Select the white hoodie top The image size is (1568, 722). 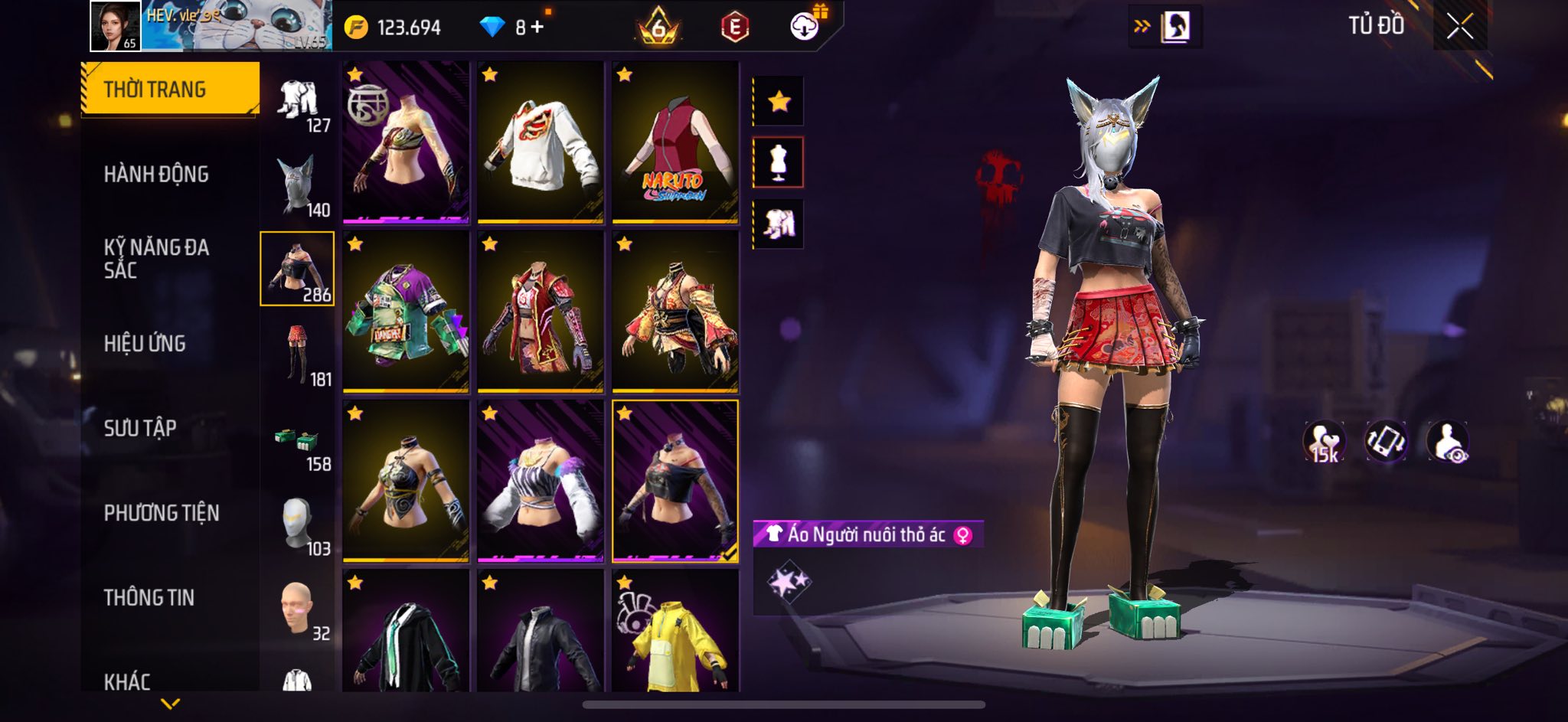point(540,143)
